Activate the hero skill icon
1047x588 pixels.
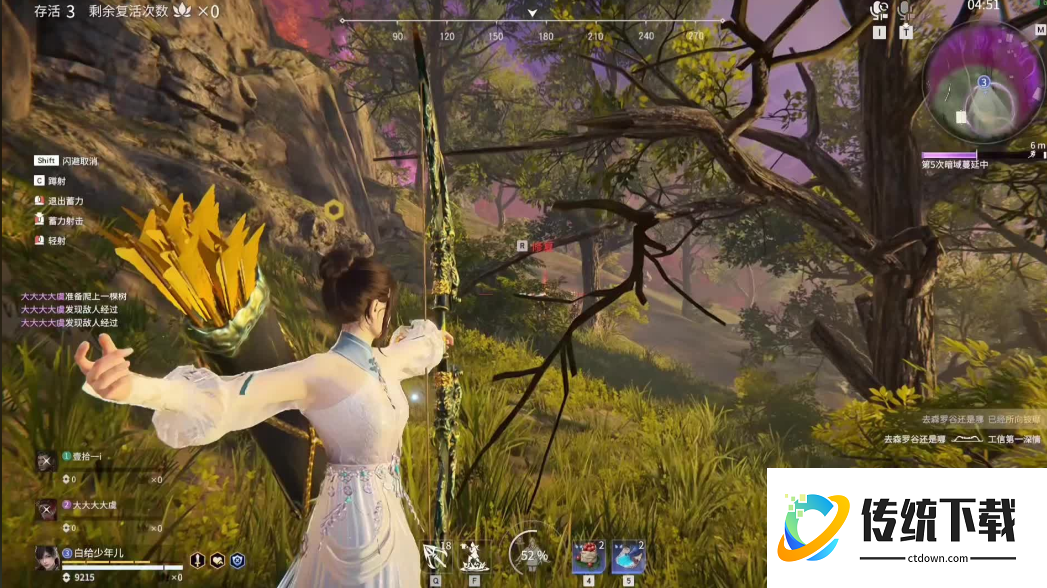point(474,554)
